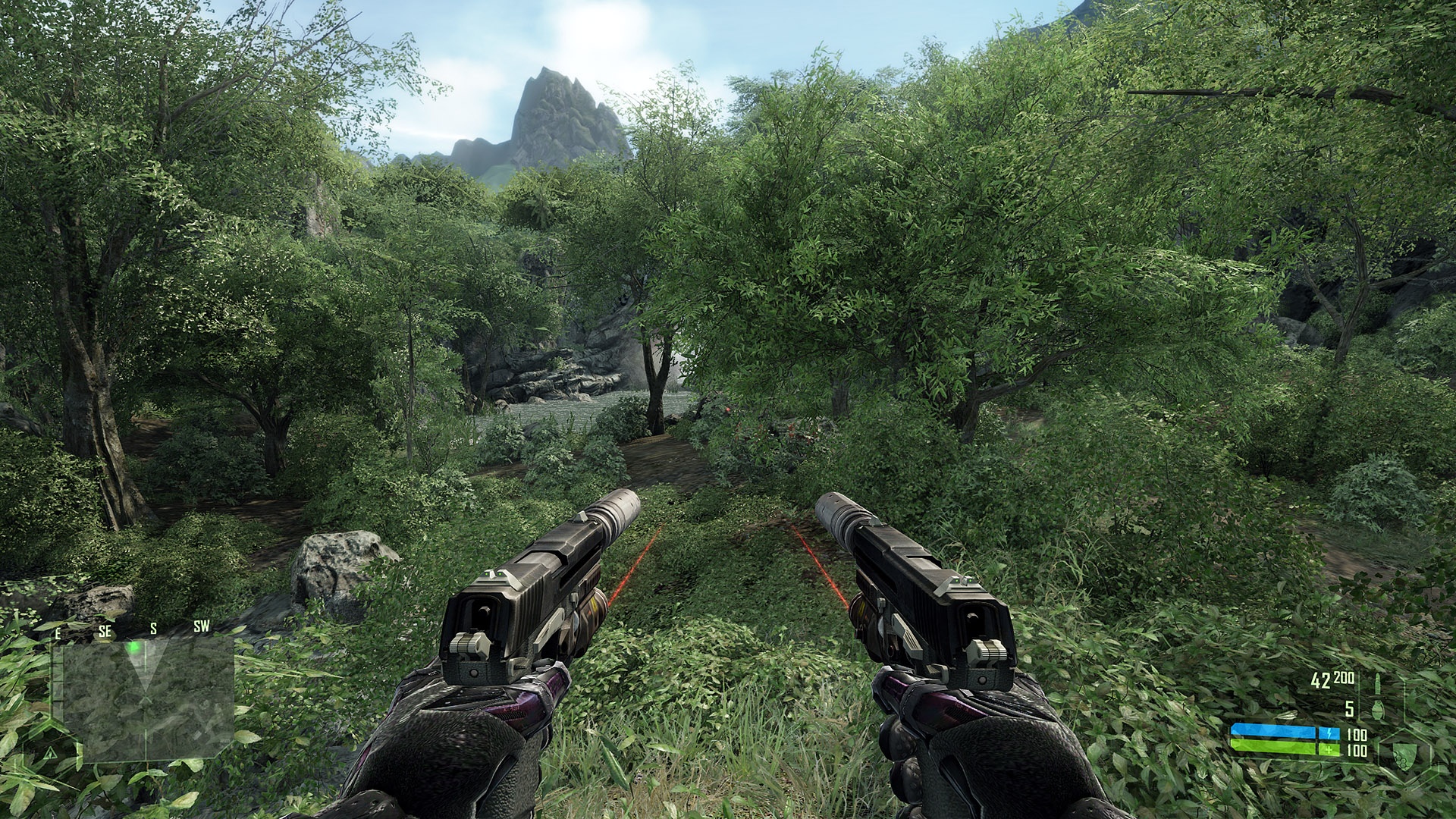Viewport: 1456px width, 819px height.
Task: Click the lightning bolt energy icon
Action: click(1330, 733)
